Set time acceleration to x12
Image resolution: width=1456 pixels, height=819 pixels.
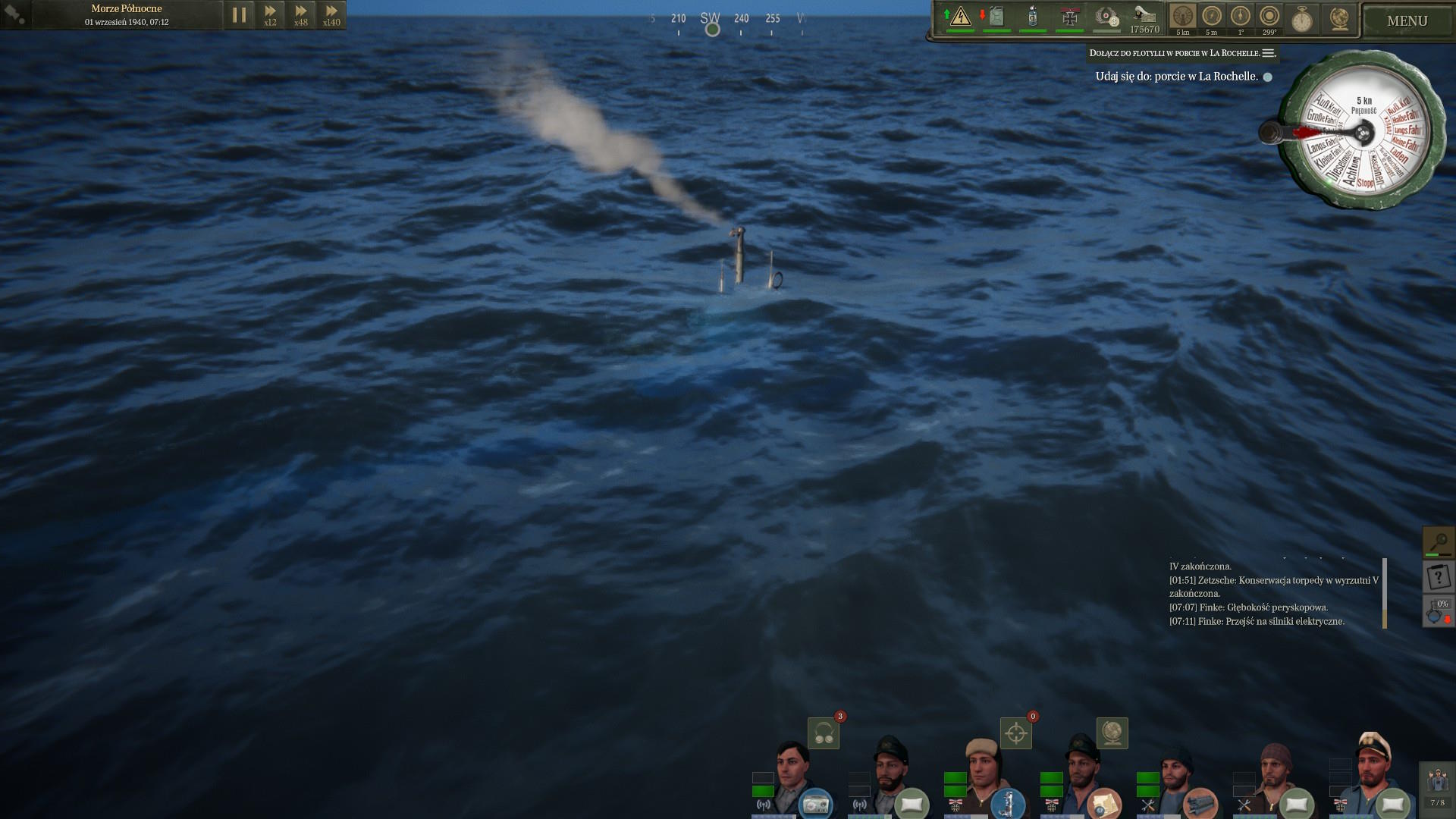pyautogui.click(x=270, y=15)
